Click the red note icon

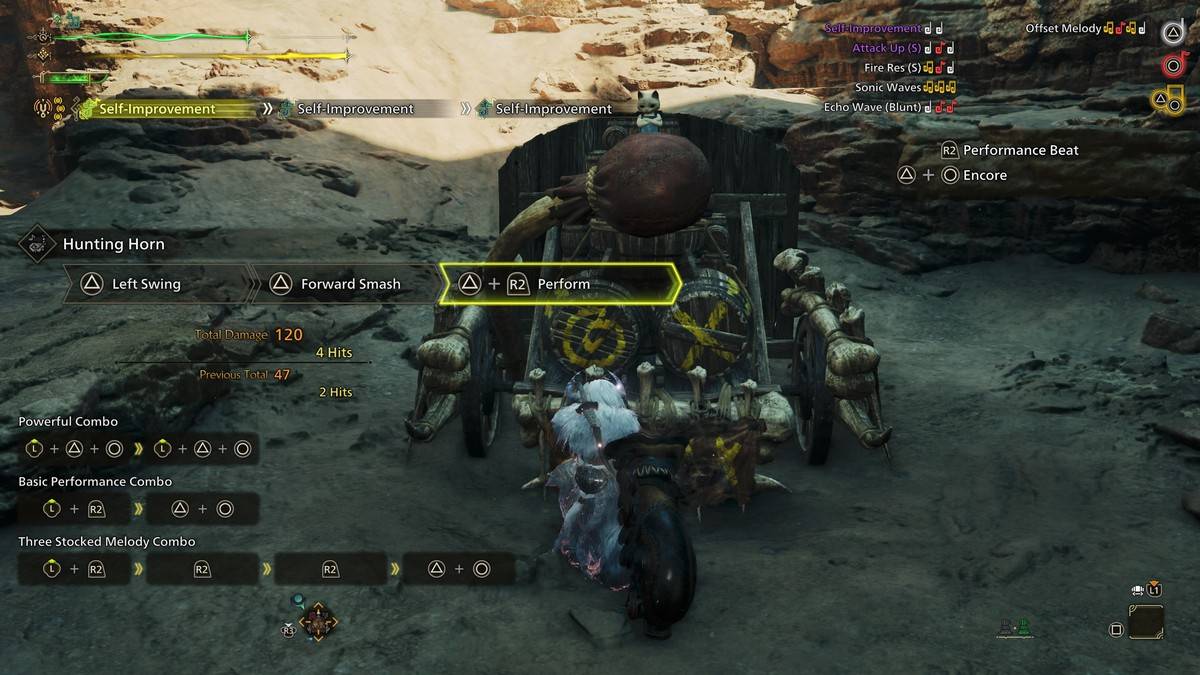click(x=1174, y=66)
